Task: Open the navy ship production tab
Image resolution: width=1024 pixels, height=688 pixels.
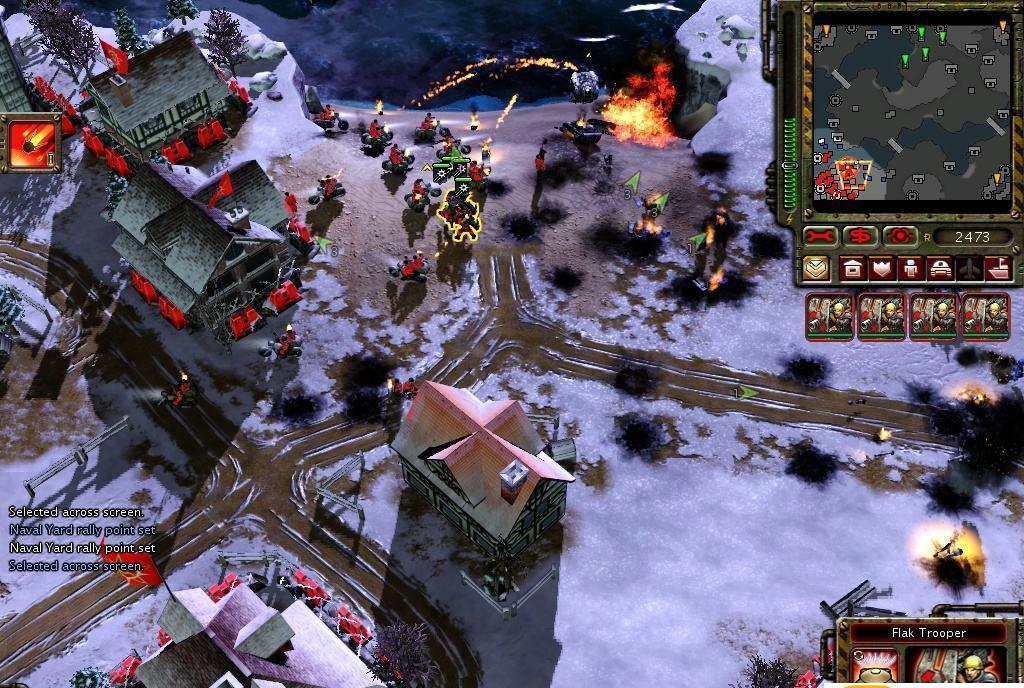Action: pos(998,268)
